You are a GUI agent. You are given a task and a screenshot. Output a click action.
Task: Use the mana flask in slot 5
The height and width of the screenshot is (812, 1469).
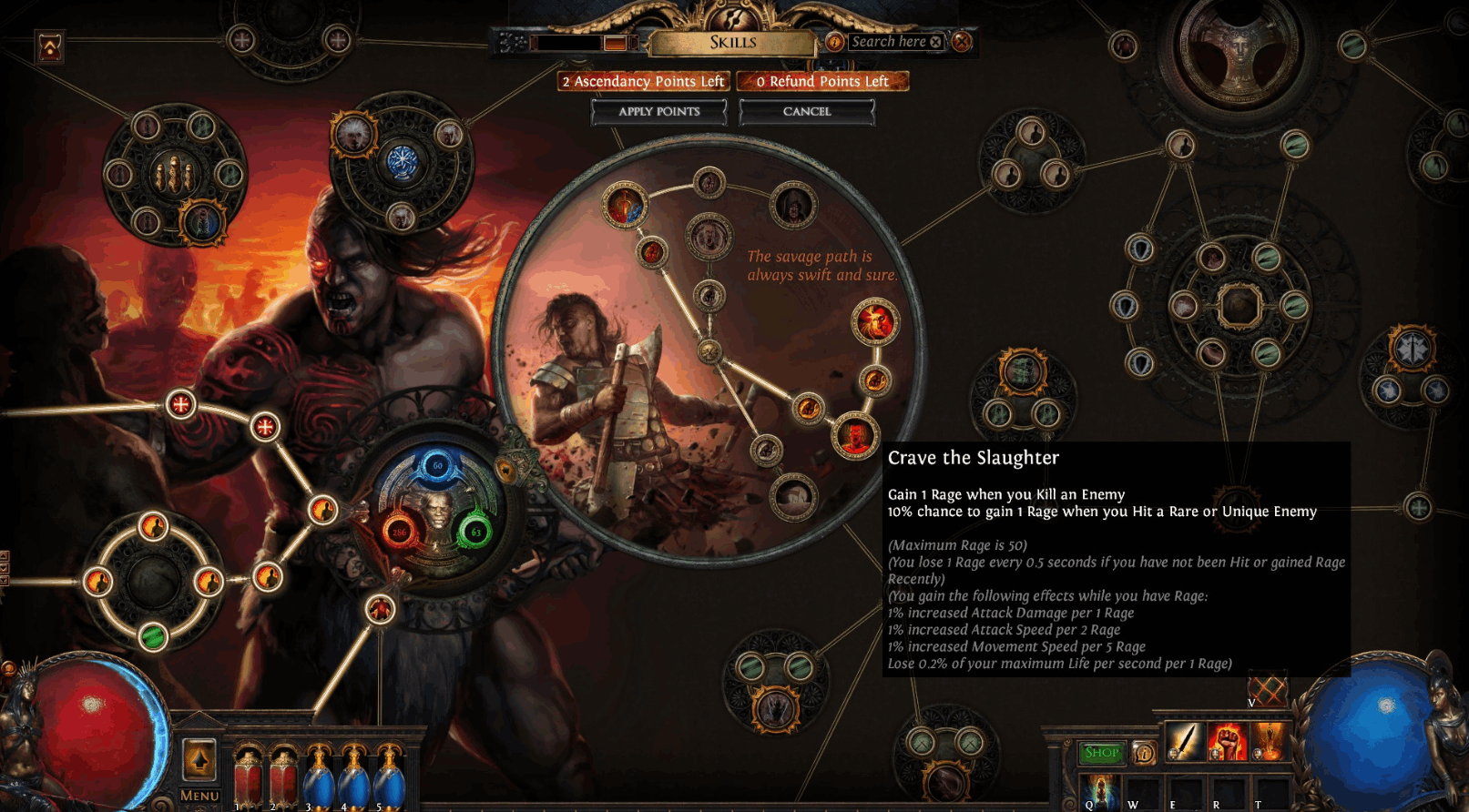pyautogui.click(x=389, y=780)
